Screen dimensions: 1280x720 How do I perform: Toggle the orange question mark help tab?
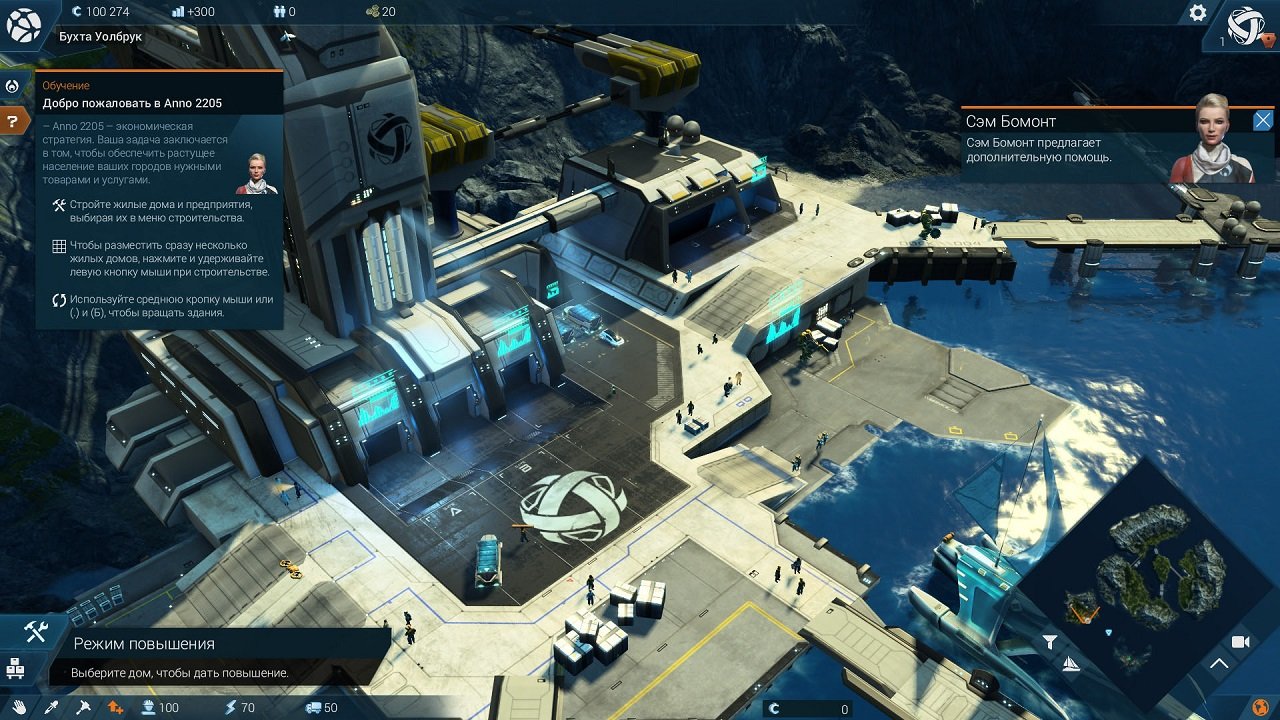point(12,119)
